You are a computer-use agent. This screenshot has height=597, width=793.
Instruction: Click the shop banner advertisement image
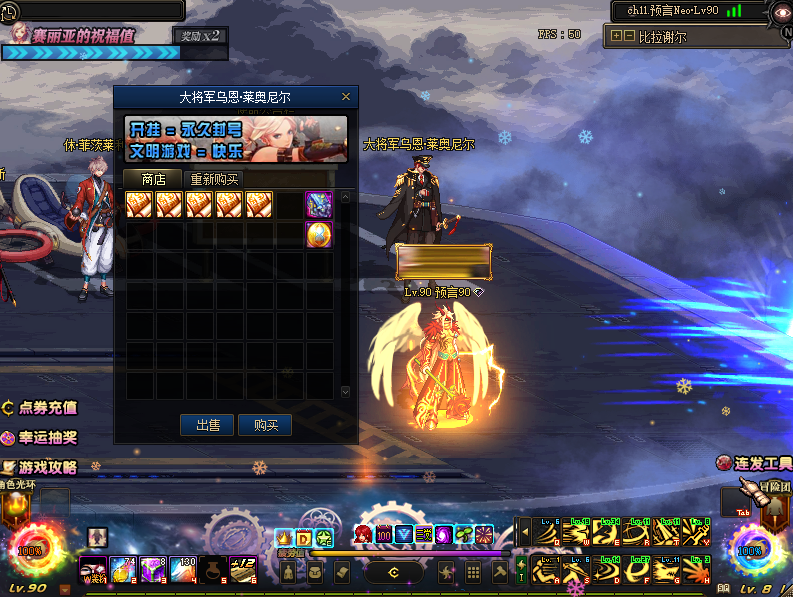pyautogui.click(x=236, y=139)
